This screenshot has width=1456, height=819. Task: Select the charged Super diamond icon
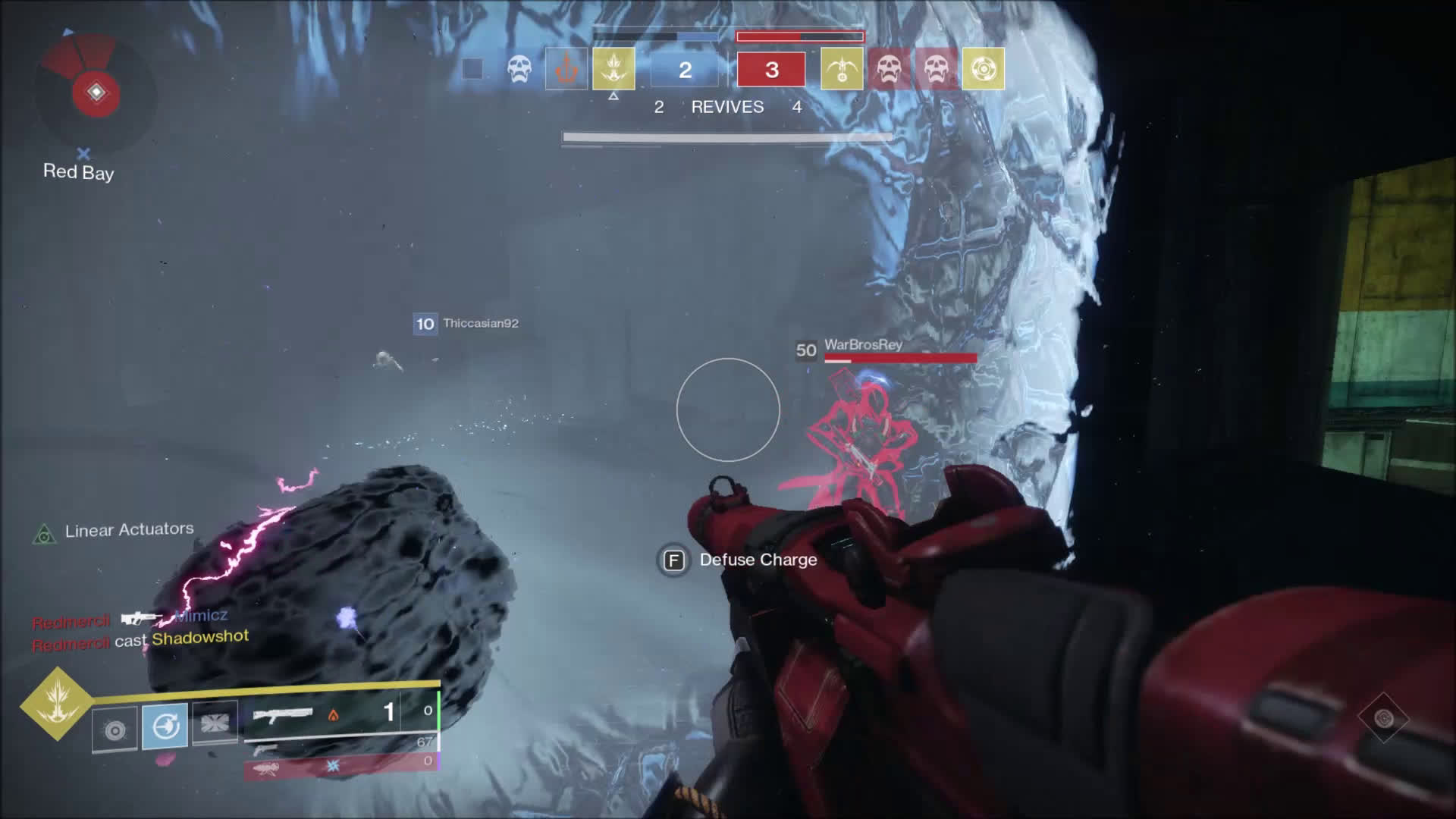[x=57, y=702]
